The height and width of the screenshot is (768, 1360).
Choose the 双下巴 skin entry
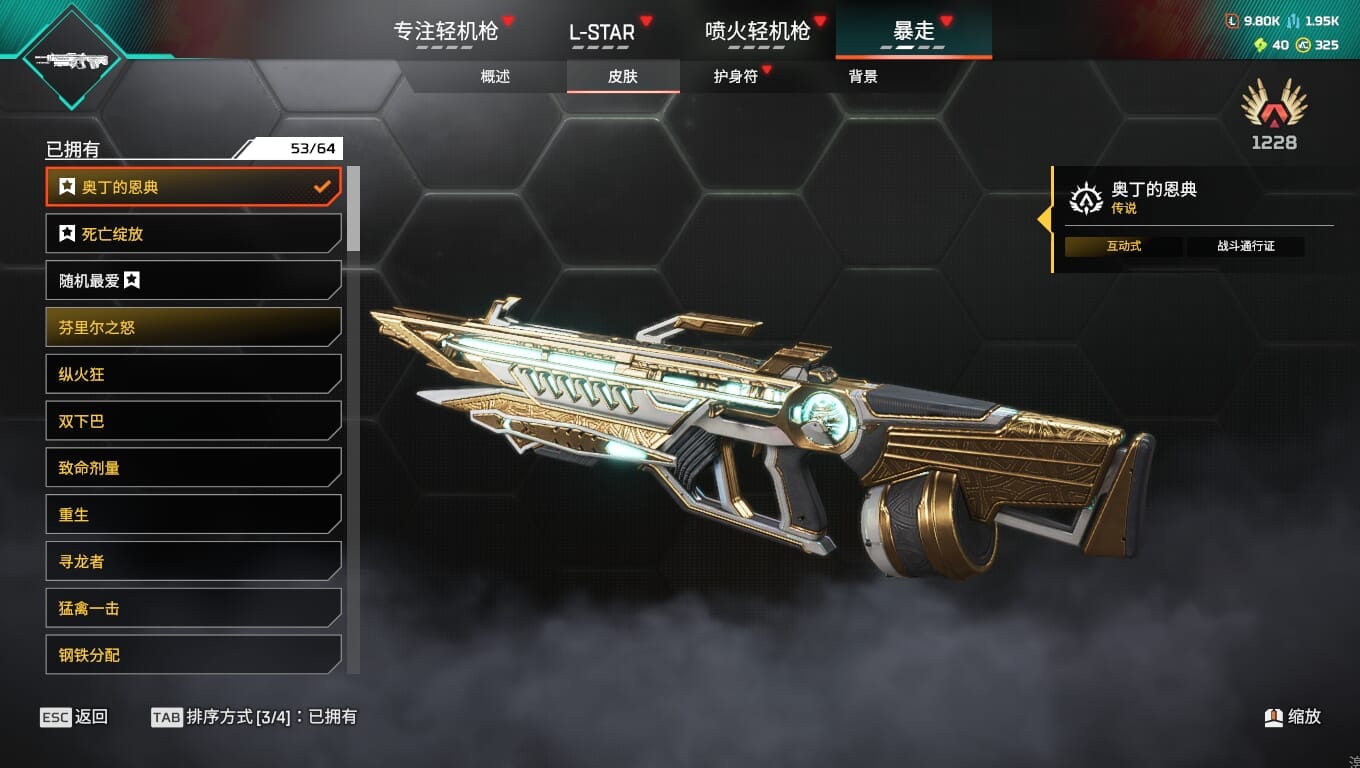193,421
